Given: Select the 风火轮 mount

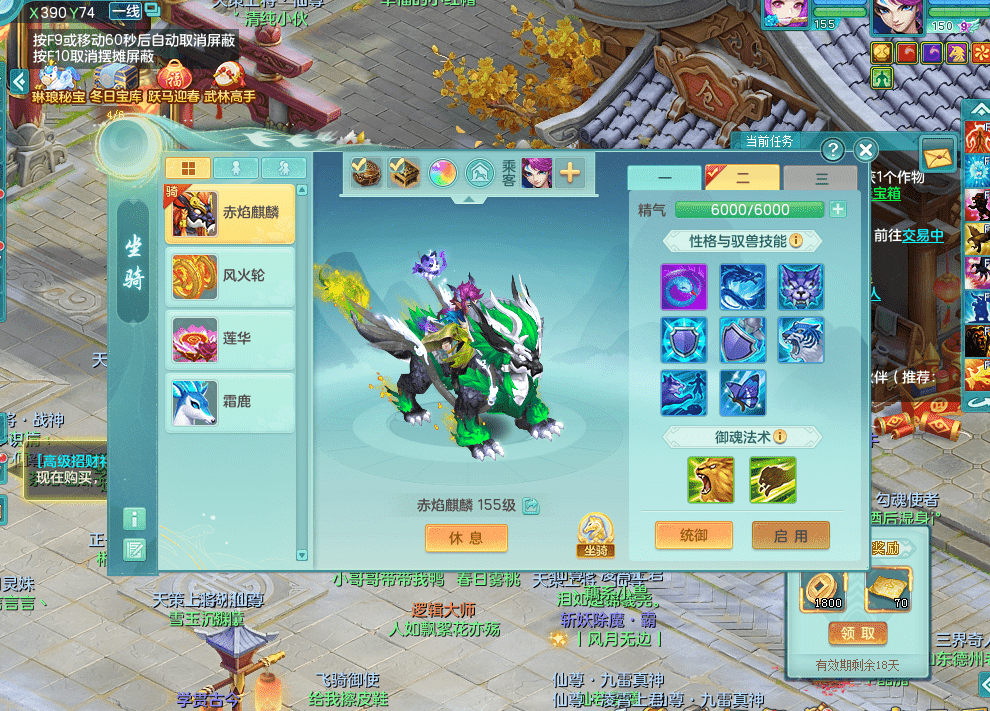Looking at the screenshot, I should pos(230,276).
